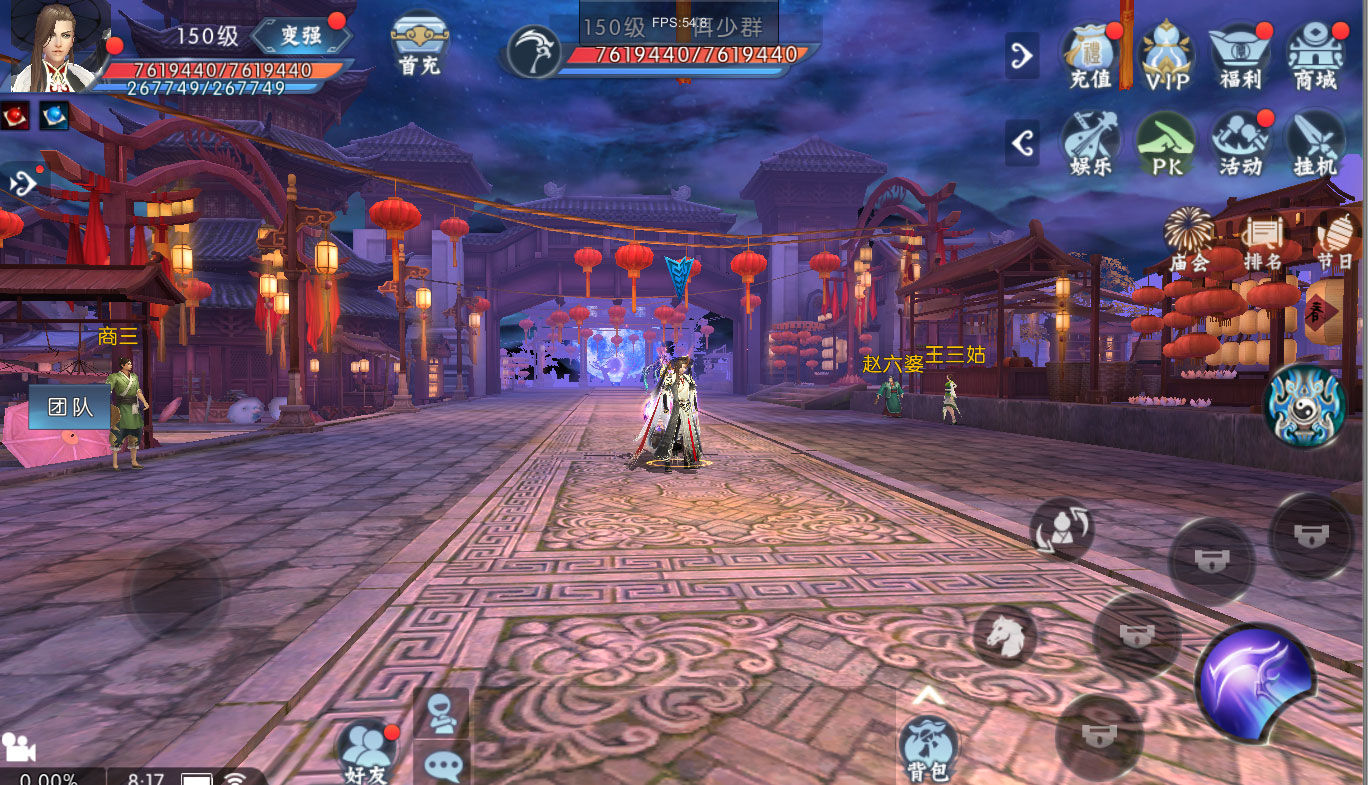The height and width of the screenshot is (785, 1368).
Task: Activate 挂机 auto-battle
Action: [1315, 143]
